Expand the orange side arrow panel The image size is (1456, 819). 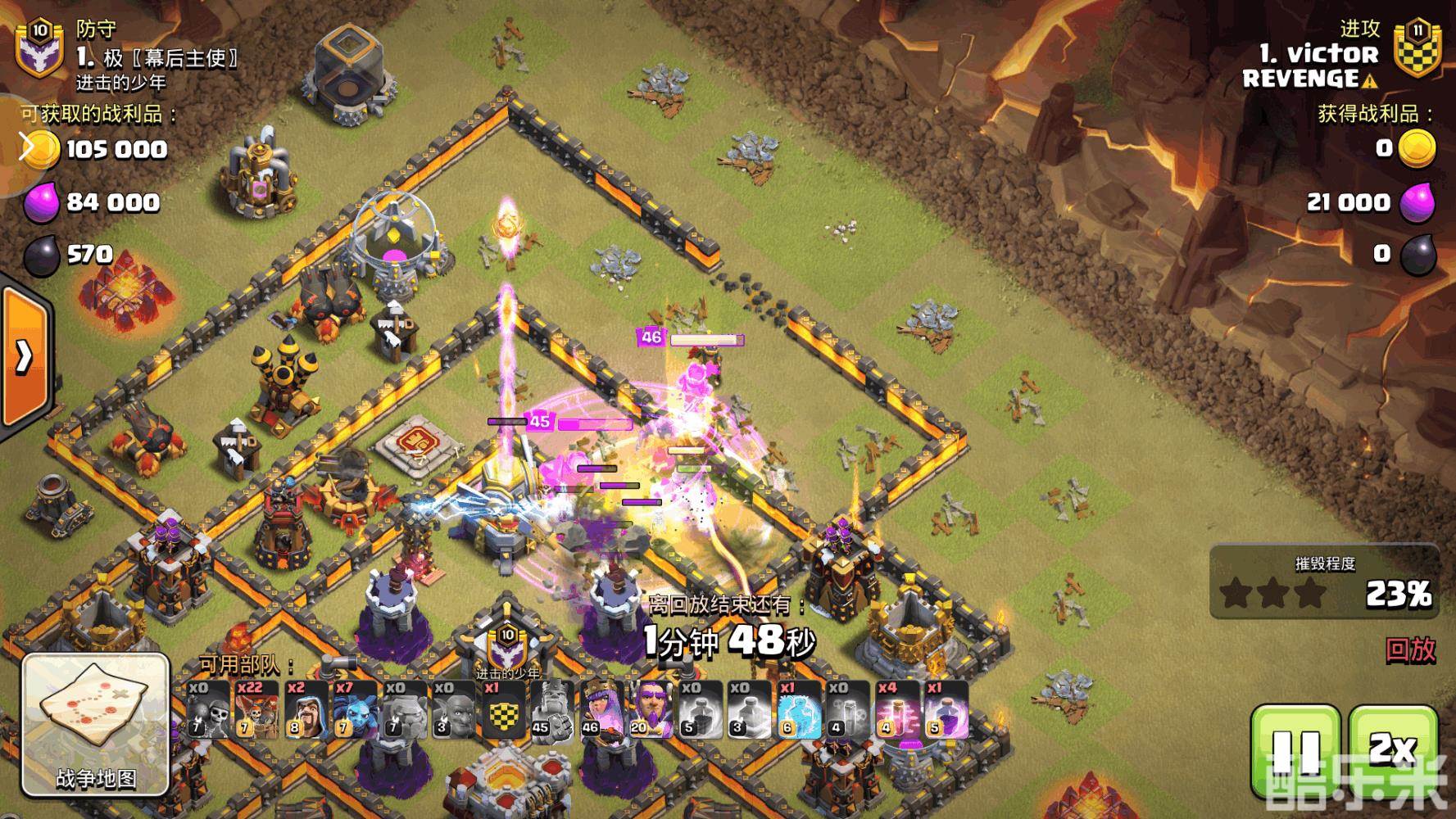[x=25, y=356]
